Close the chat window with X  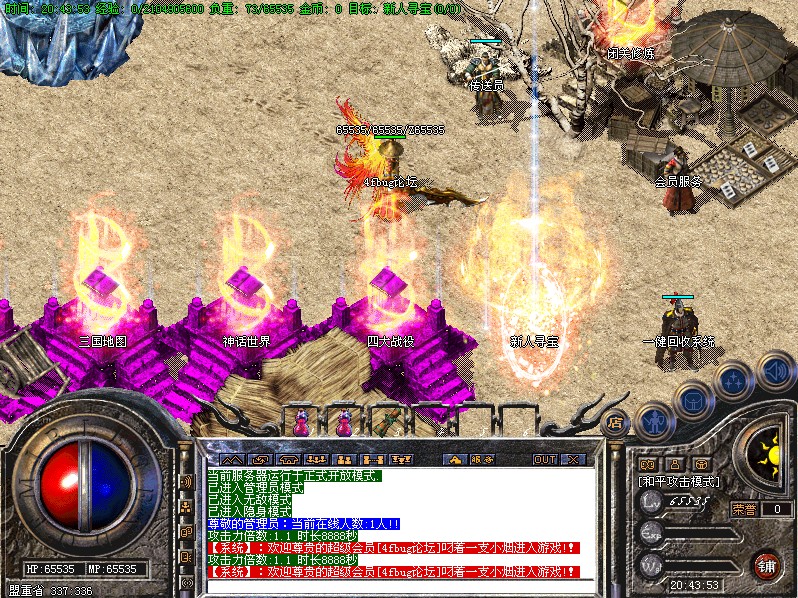573,459
